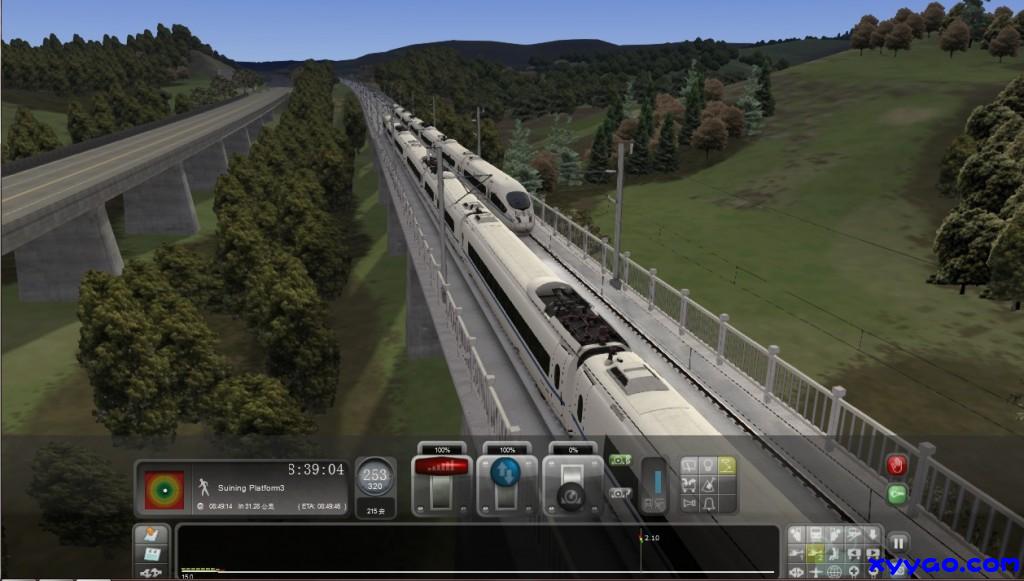Toggle the headlights bulb icon

(x=707, y=466)
